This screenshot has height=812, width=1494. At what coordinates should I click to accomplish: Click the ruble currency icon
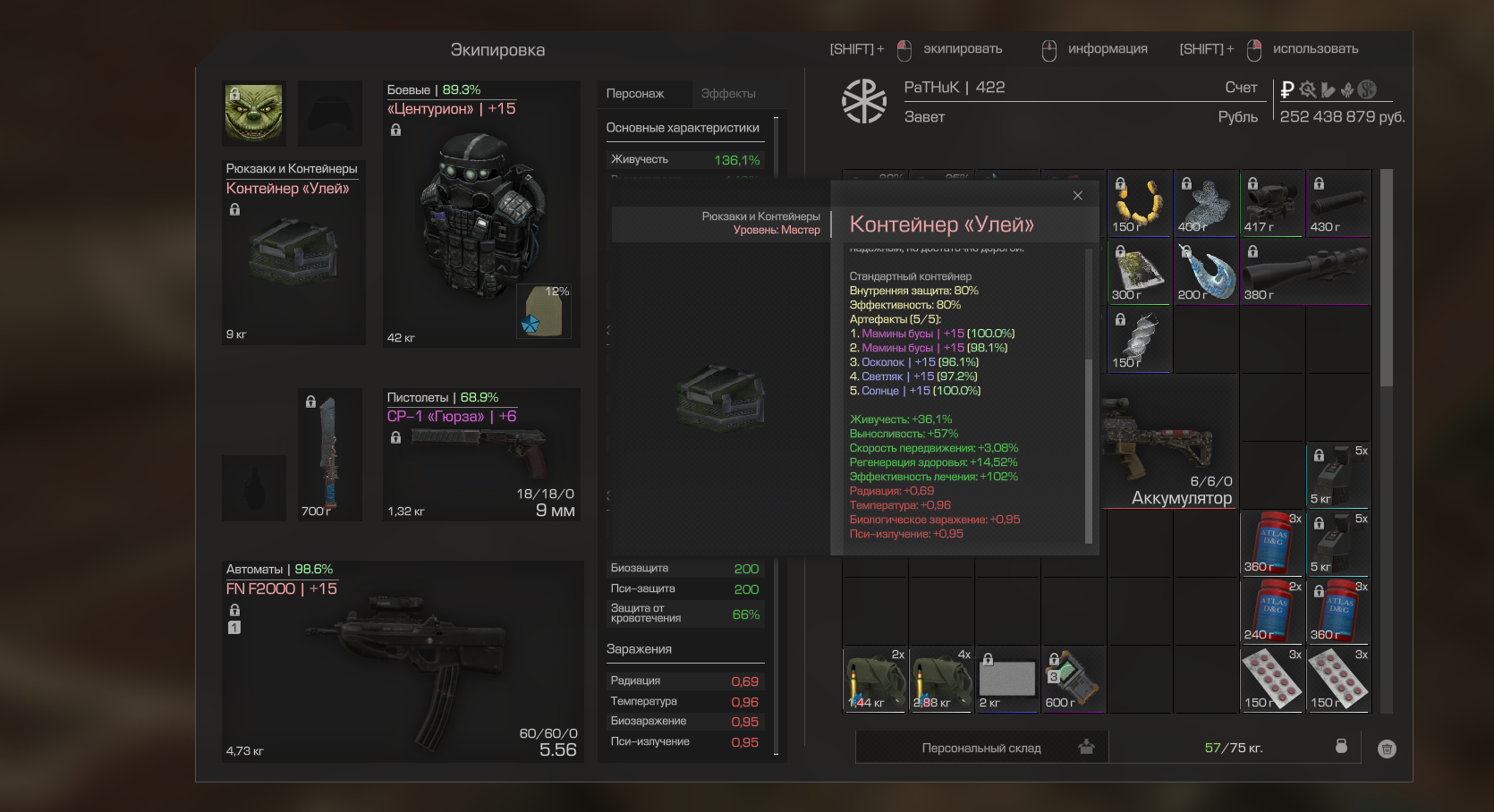1287,89
